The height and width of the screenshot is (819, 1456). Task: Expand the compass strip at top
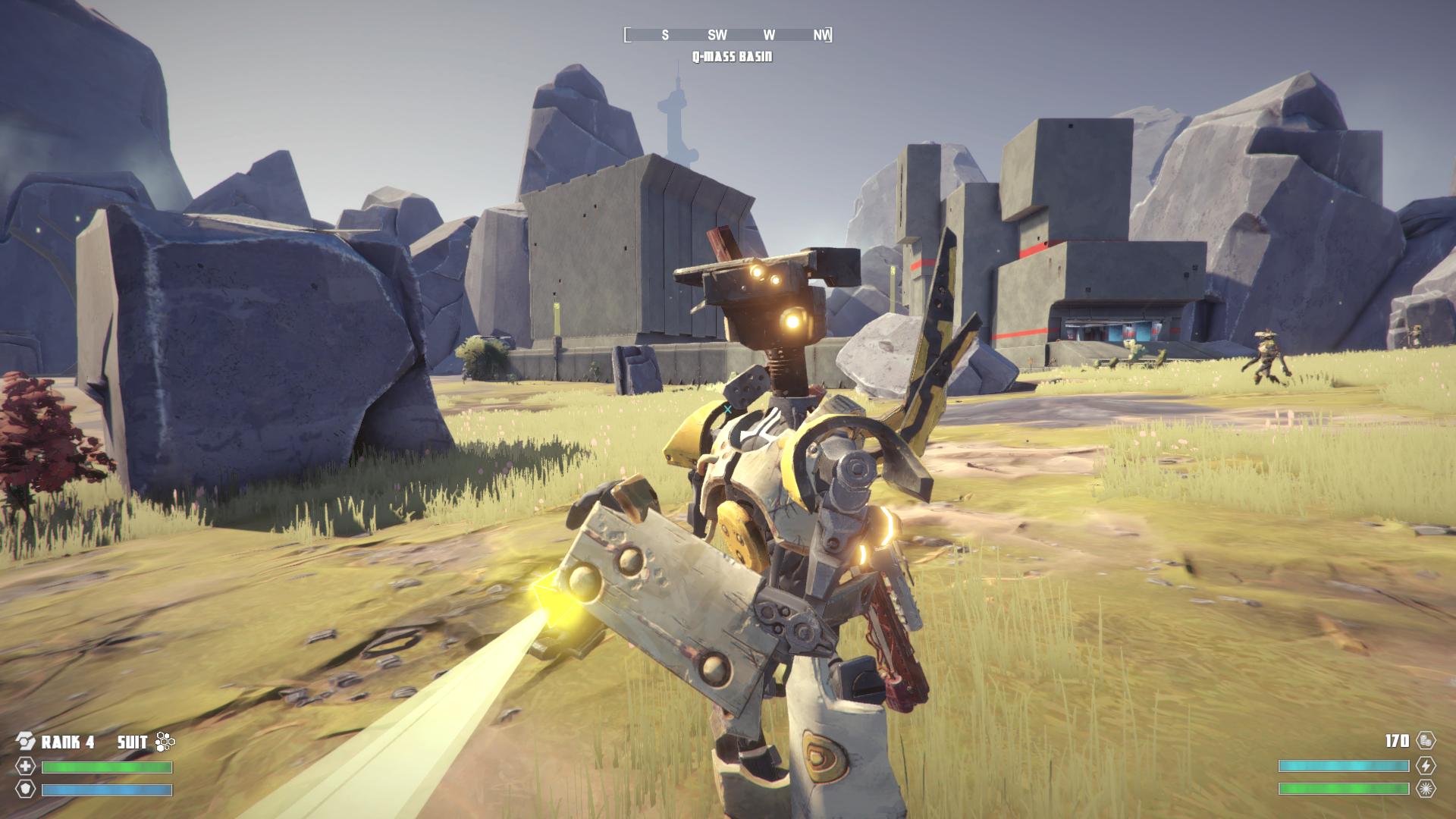pos(728,34)
